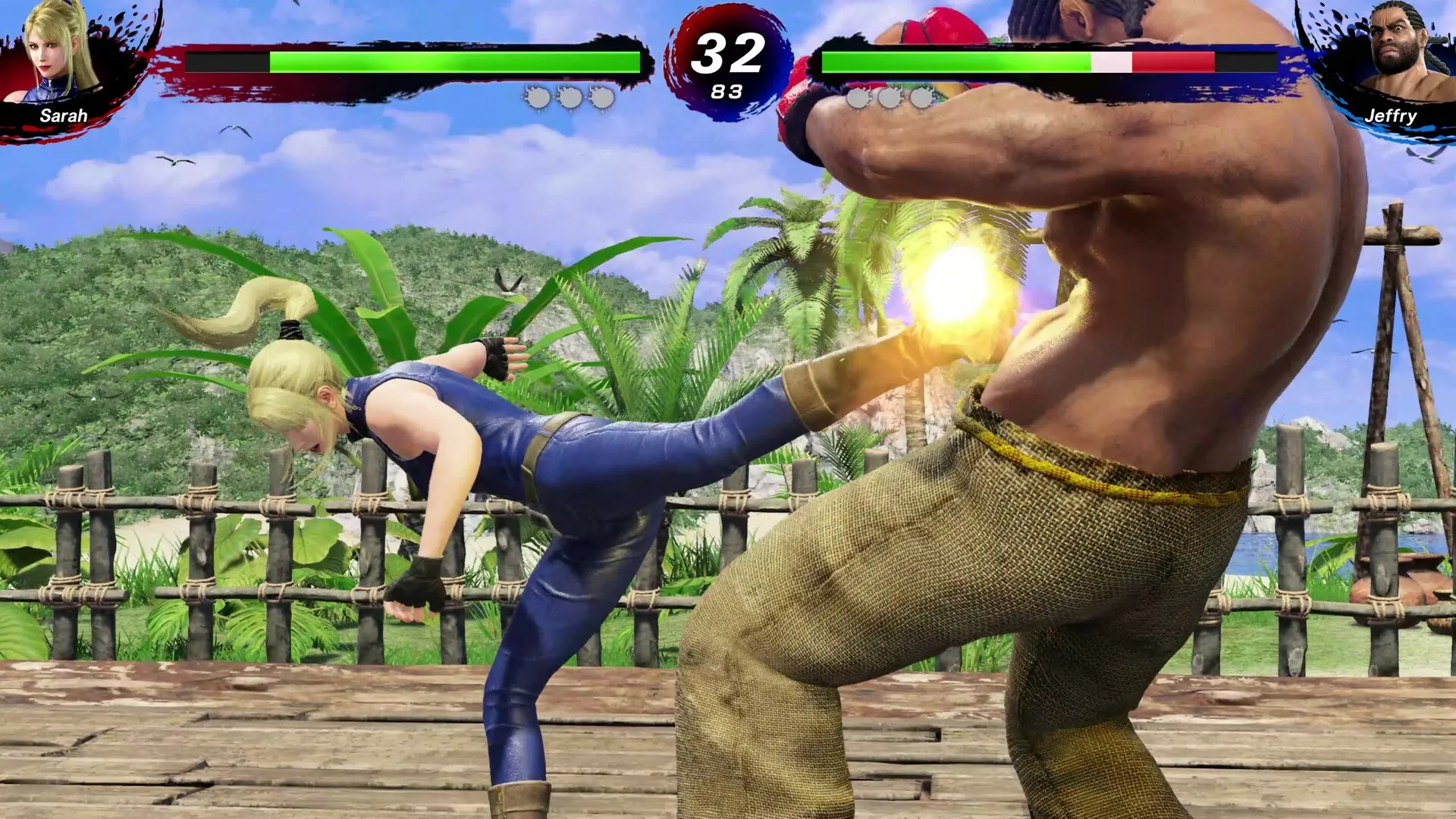The height and width of the screenshot is (819, 1456).
Task: Click Jeffry's name text banner
Action: tap(1392, 117)
